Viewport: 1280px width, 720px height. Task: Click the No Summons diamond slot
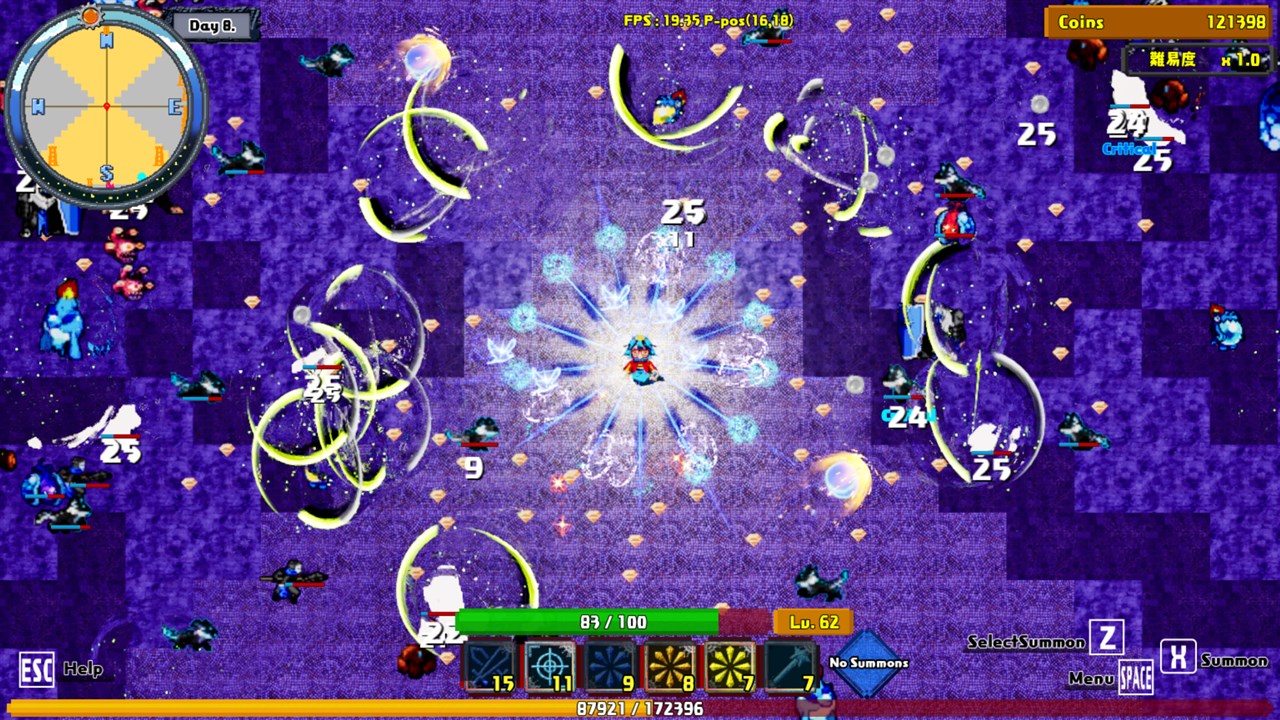tap(868, 662)
